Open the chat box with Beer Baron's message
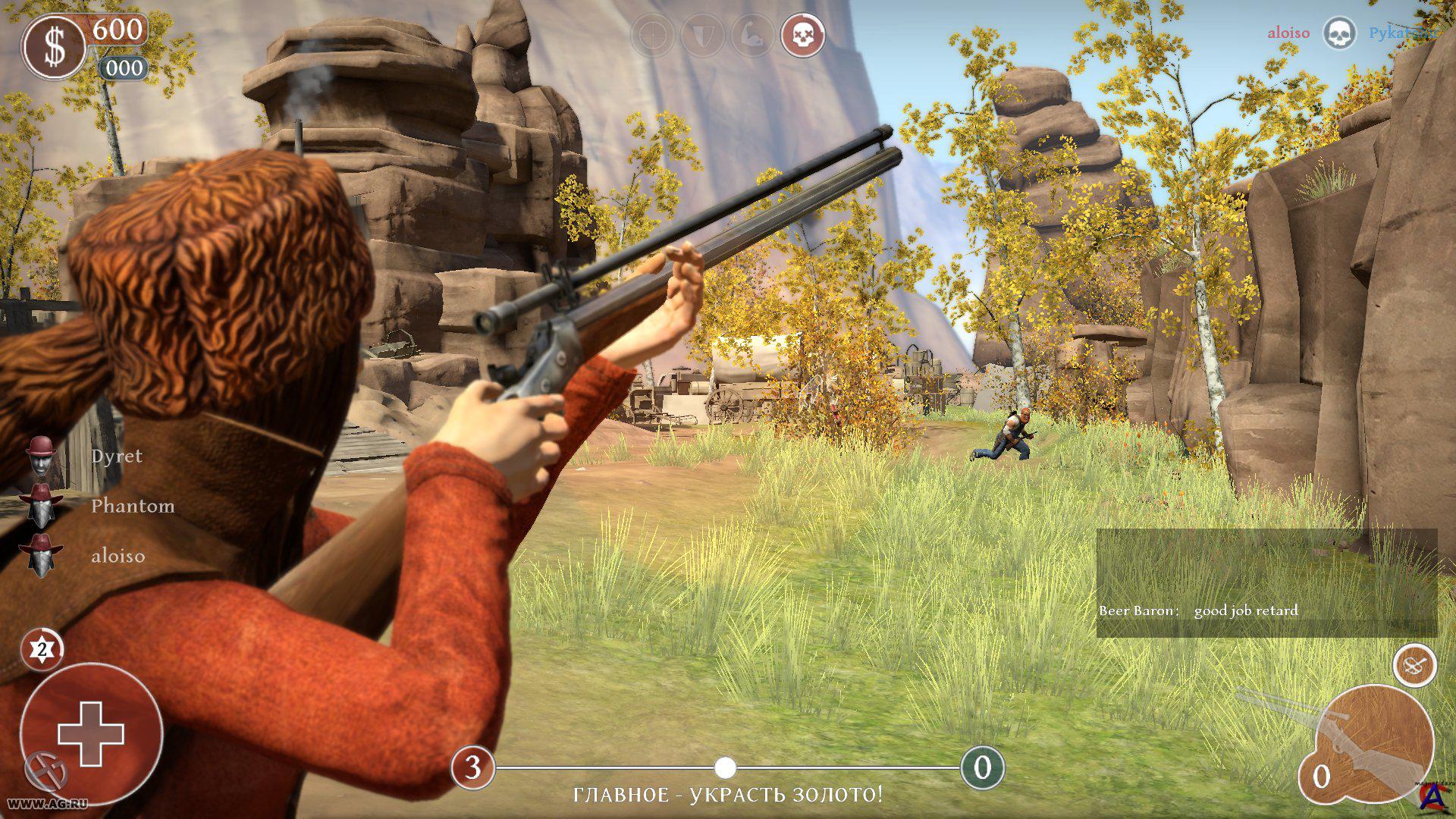Screen dimensions: 1456x819 (1266, 582)
